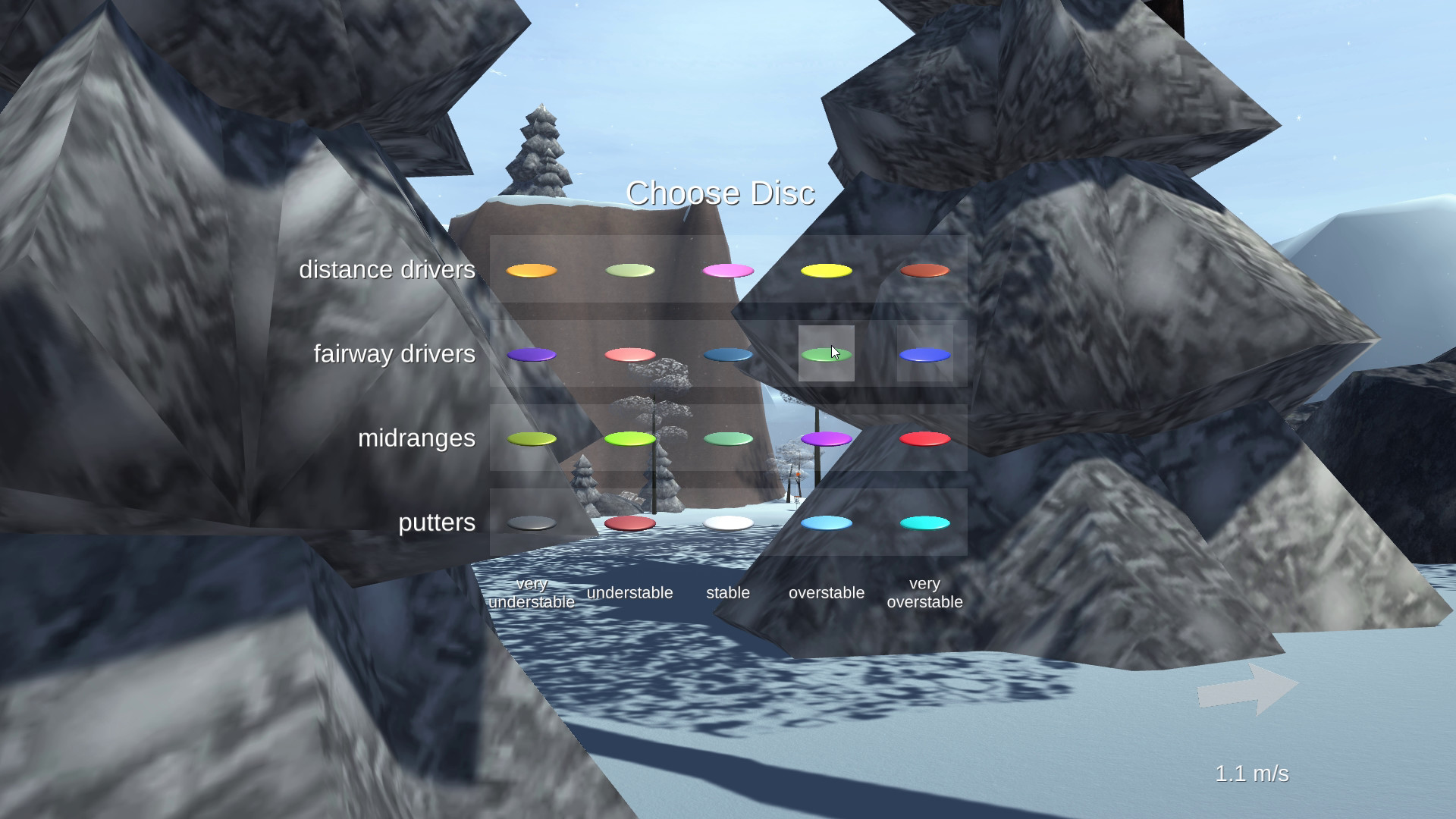Viewport: 1456px width, 819px height.
Task: Choose the cyan very overstable putter
Action: tap(924, 522)
